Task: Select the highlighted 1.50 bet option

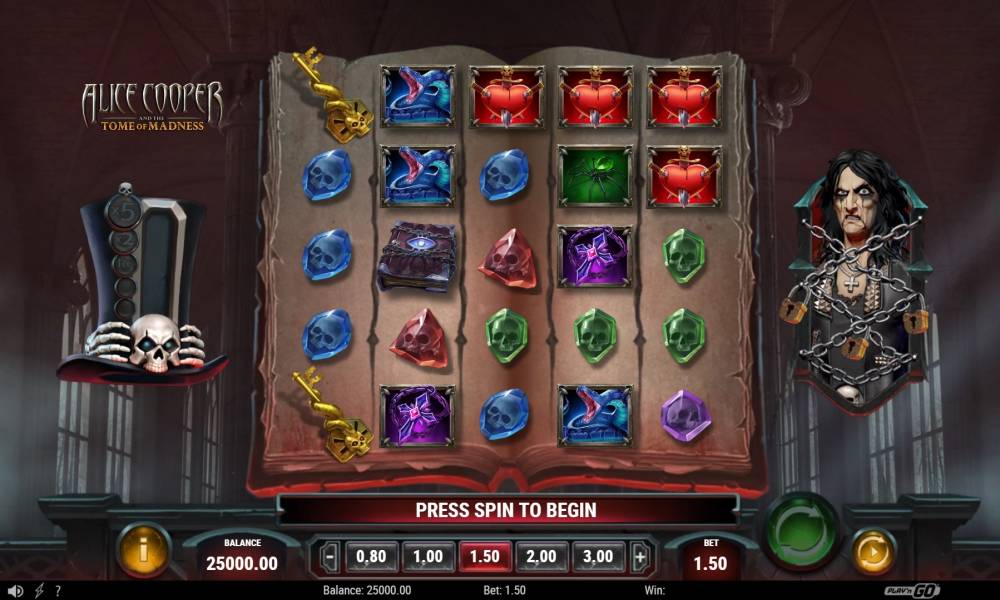Action: (x=485, y=556)
